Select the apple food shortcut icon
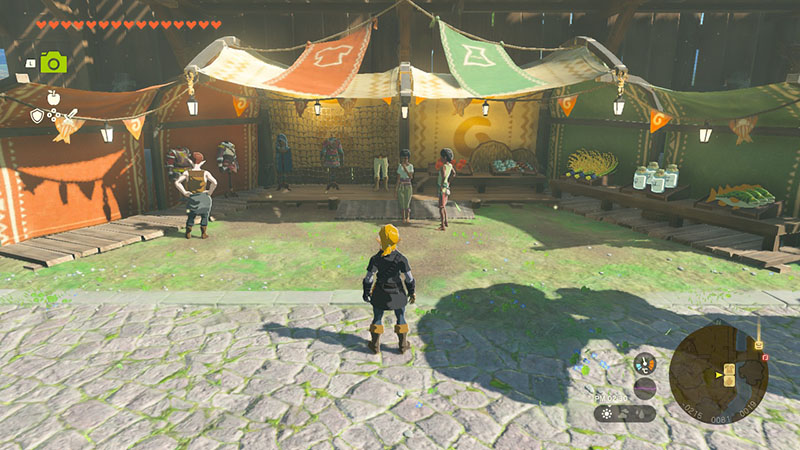800x450 pixels. tap(53, 98)
